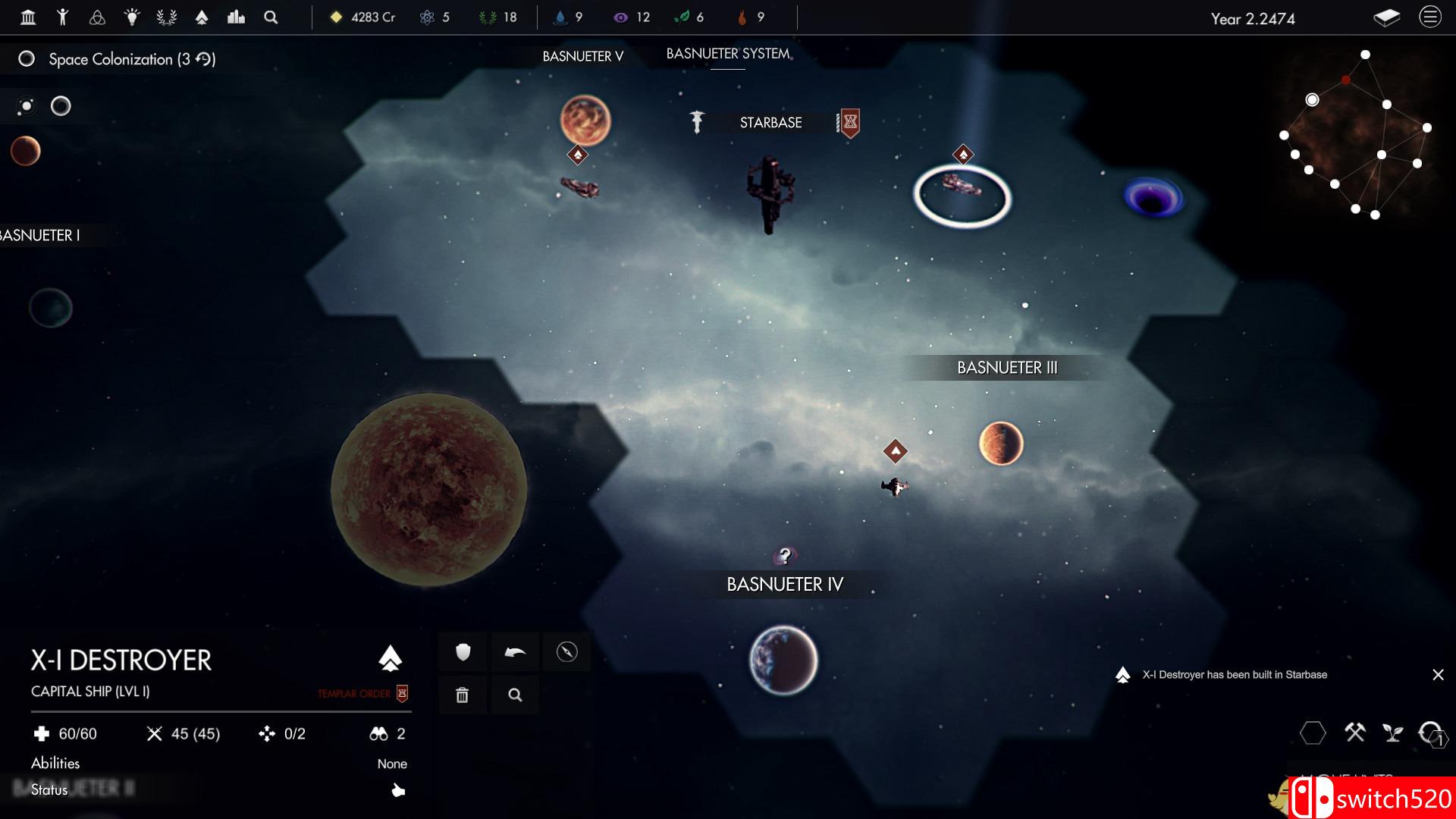The image size is (1456, 819).
Task: Open the lightbulb research screen
Action: (x=132, y=17)
